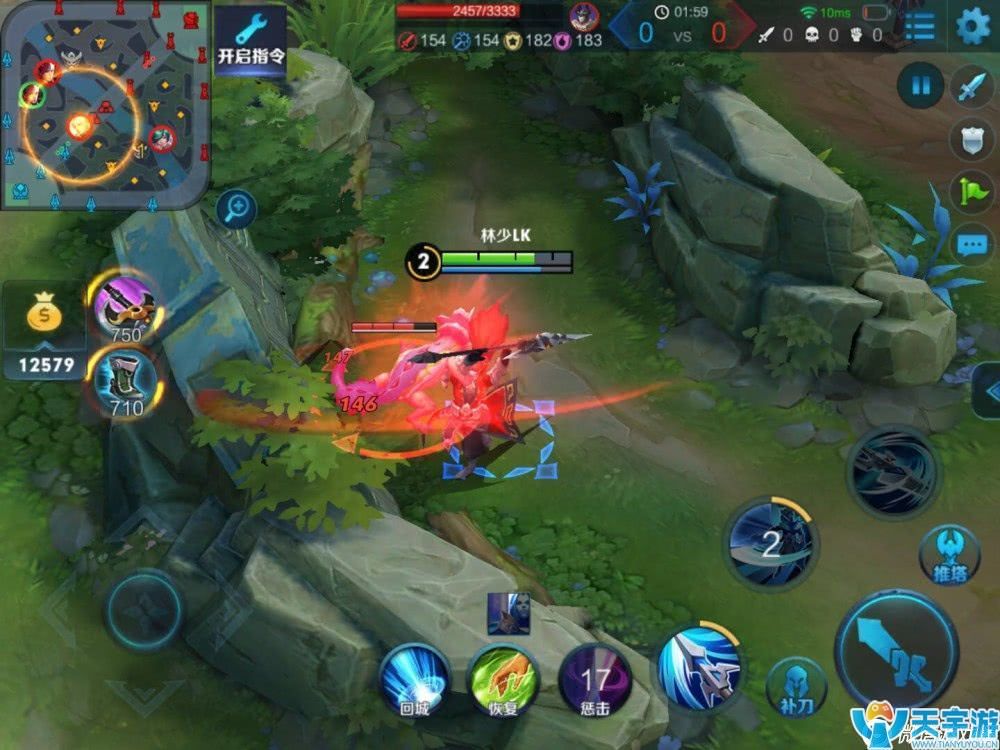1000x750 pixels.
Task: Pause the match with the pause button
Action: coord(920,86)
